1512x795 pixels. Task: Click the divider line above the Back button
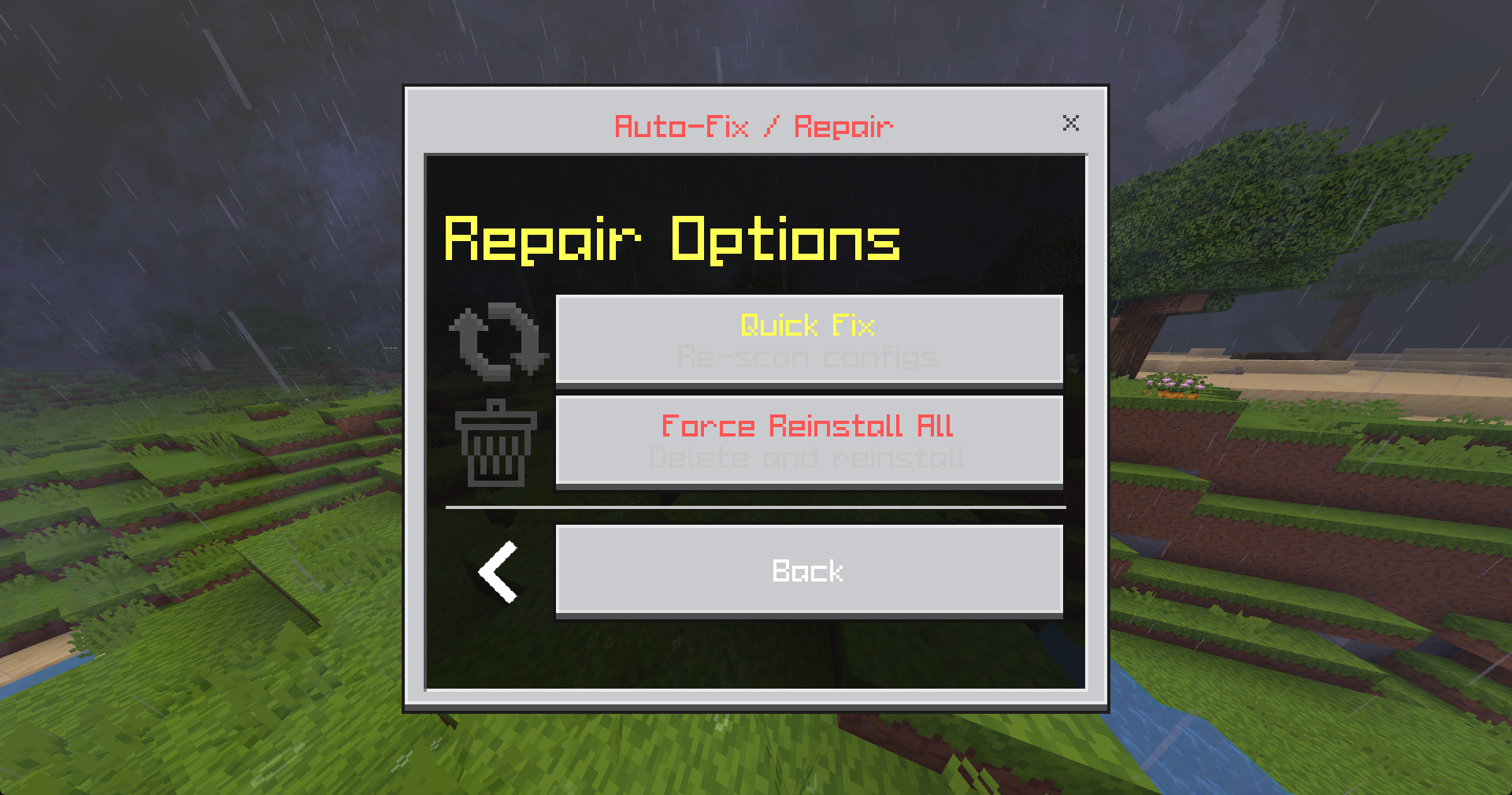point(756,508)
